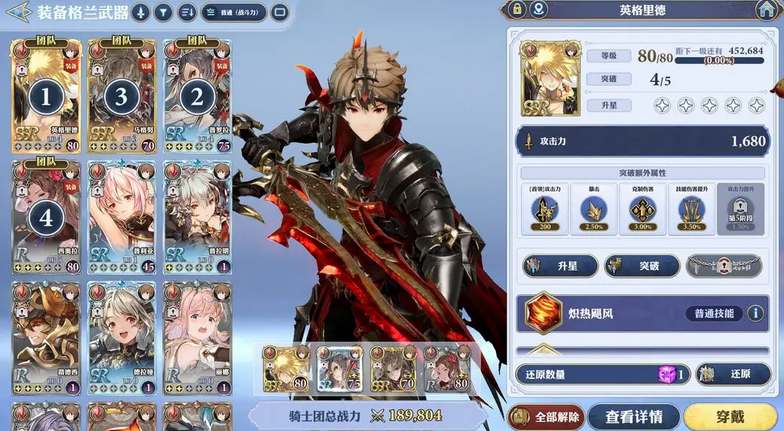Open the funnel filter options
The image size is (784, 431).
click(x=163, y=13)
